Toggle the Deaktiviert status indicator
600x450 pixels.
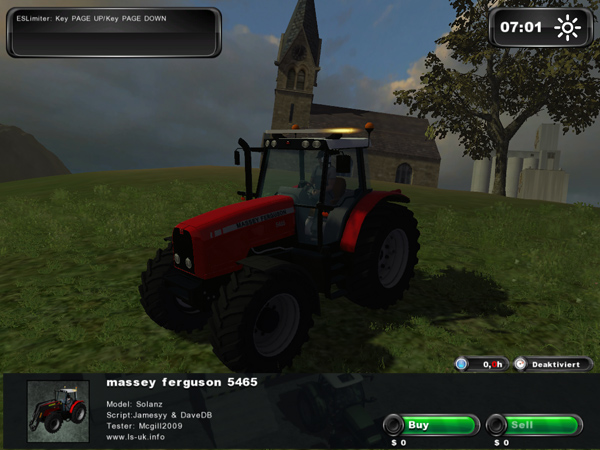tap(553, 365)
